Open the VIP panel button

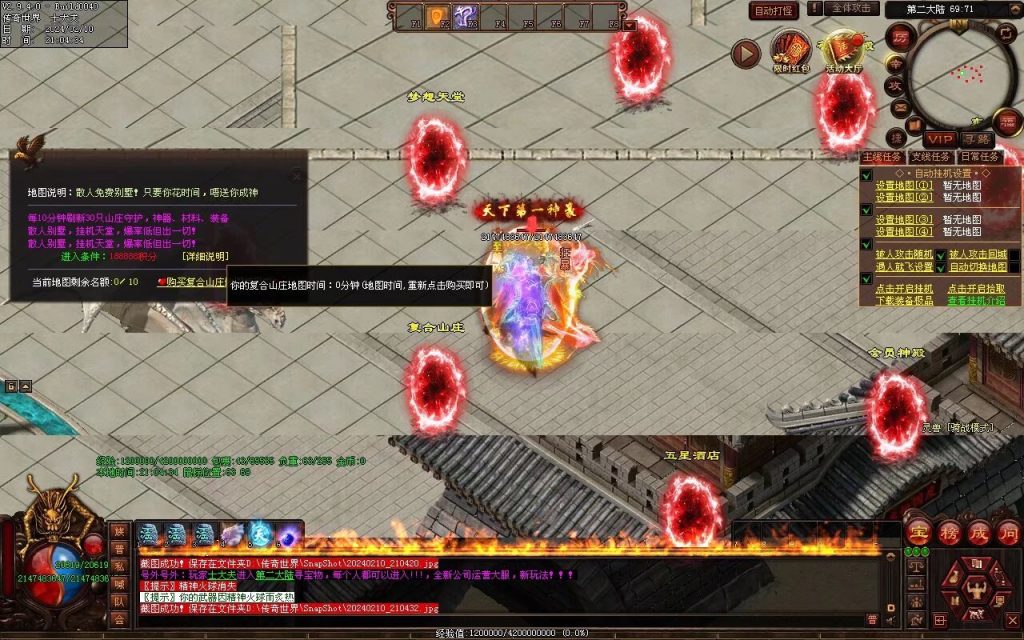pyautogui.click(x=939, y=139)
